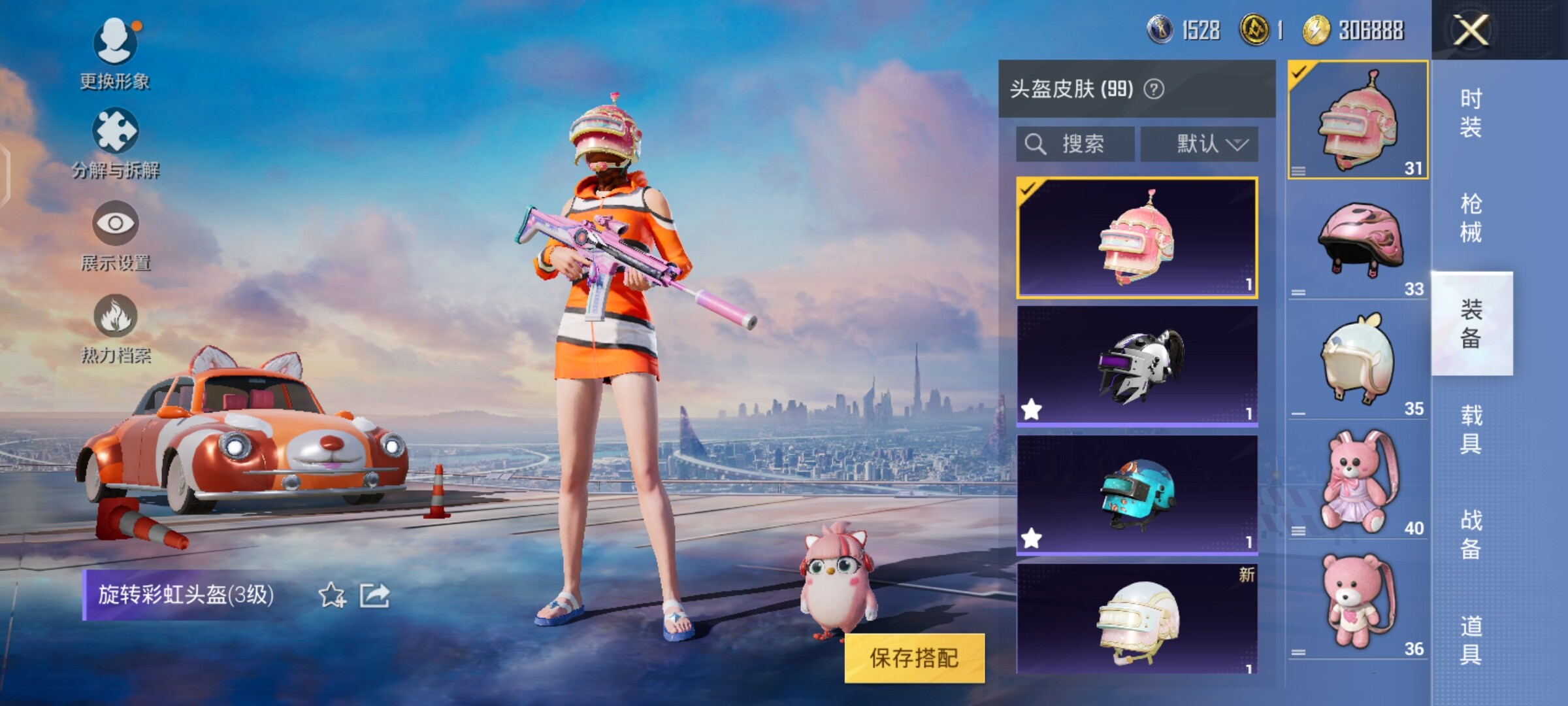The width and height of the screenshot is (1568, 706).
Task: Switch to the 道具 tab
Action: tap(1471, 640)
